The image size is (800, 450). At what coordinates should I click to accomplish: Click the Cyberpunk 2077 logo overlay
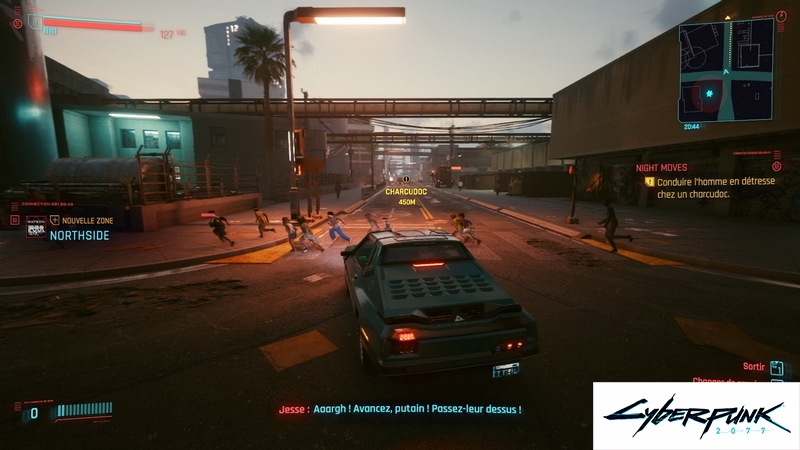(x=695, y=415)
